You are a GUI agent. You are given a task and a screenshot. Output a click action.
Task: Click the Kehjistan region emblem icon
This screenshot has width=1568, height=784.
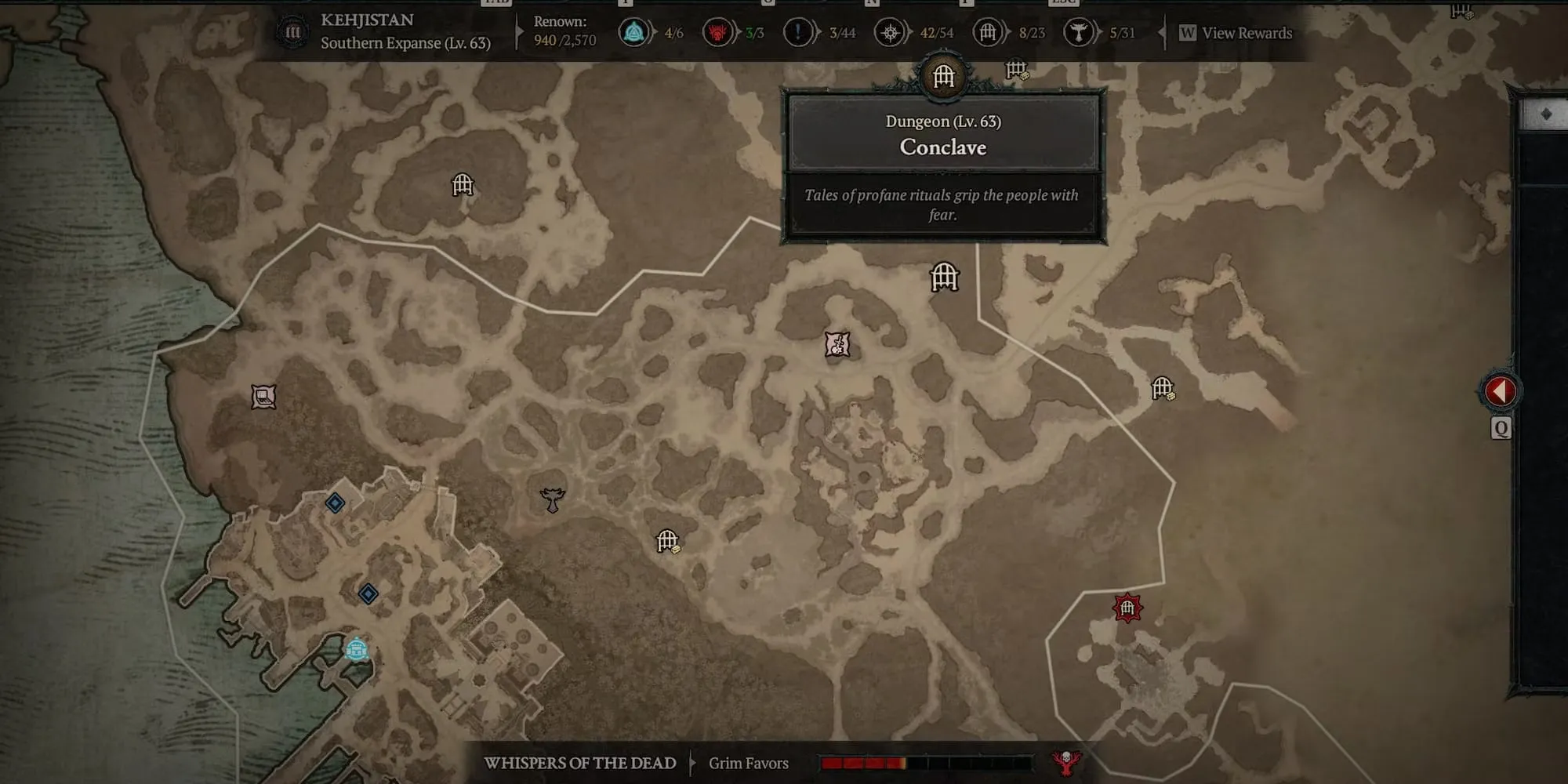click(292, 33)
